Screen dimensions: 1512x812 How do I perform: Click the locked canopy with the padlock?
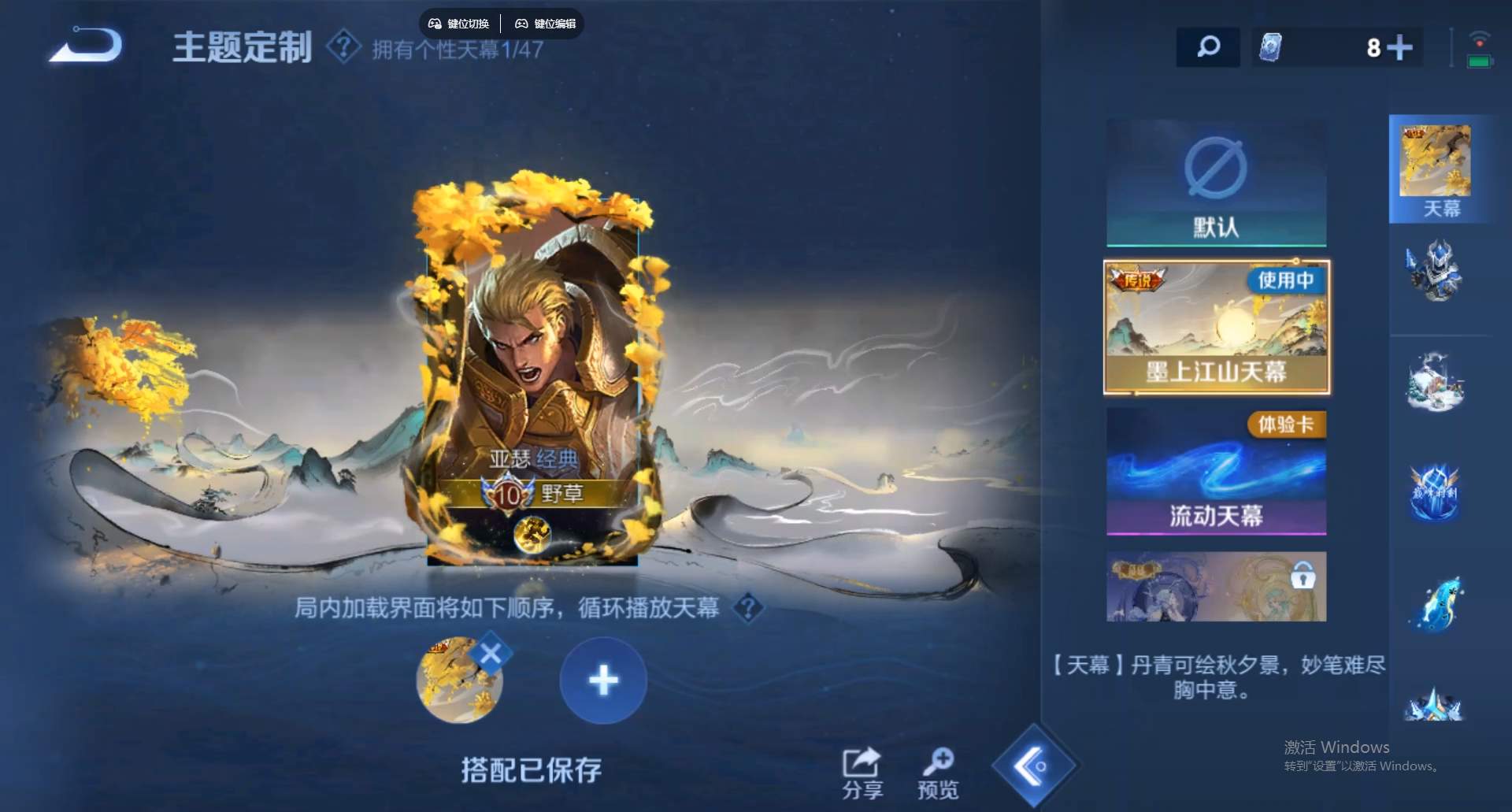(1215, 586)
